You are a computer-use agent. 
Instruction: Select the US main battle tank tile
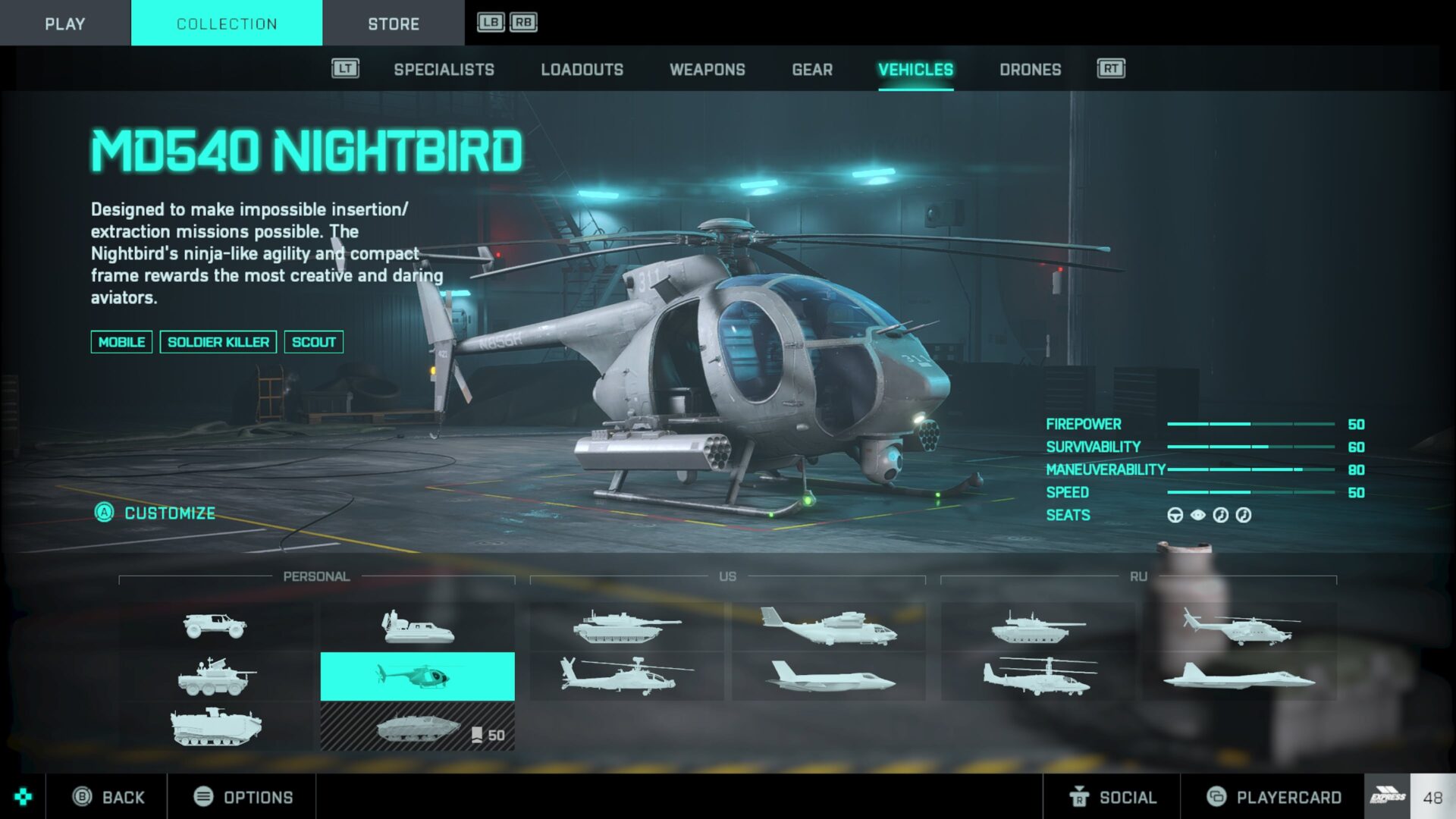point(626,626)
